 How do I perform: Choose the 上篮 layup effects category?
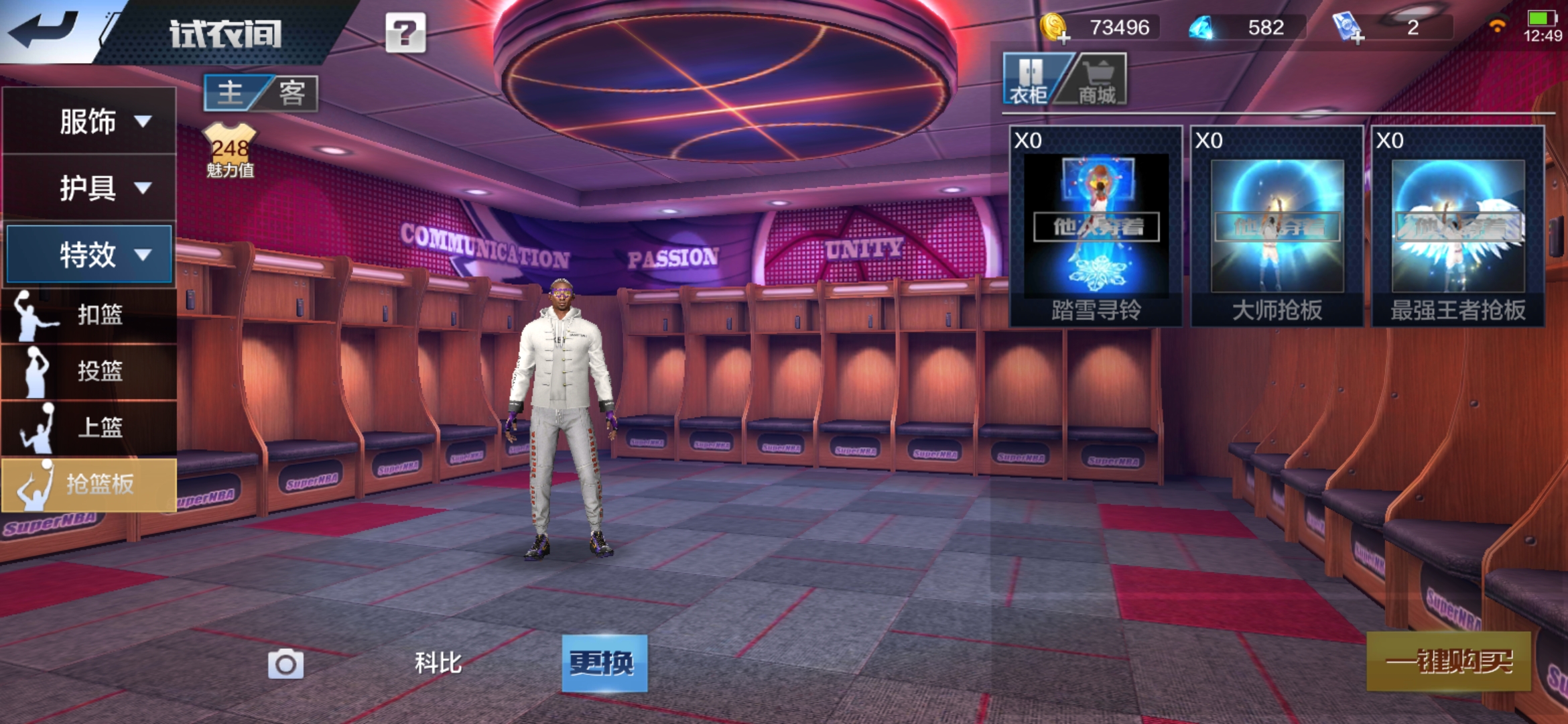tap(90, 427)
